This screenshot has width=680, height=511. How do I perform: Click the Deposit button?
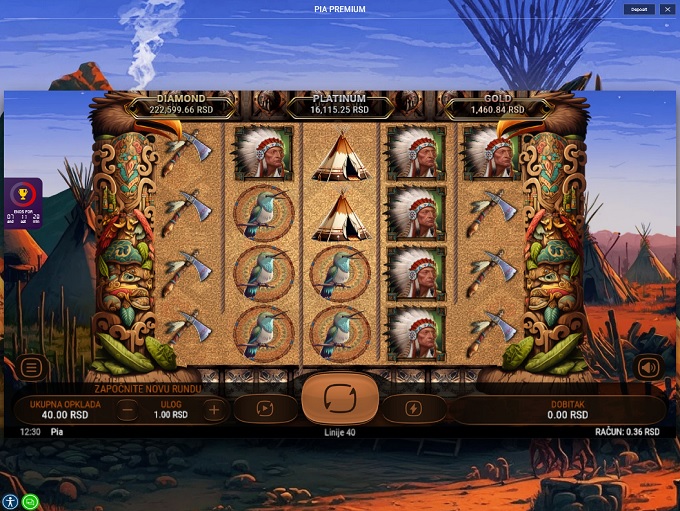pyautogui.click(x=639, y=9)
